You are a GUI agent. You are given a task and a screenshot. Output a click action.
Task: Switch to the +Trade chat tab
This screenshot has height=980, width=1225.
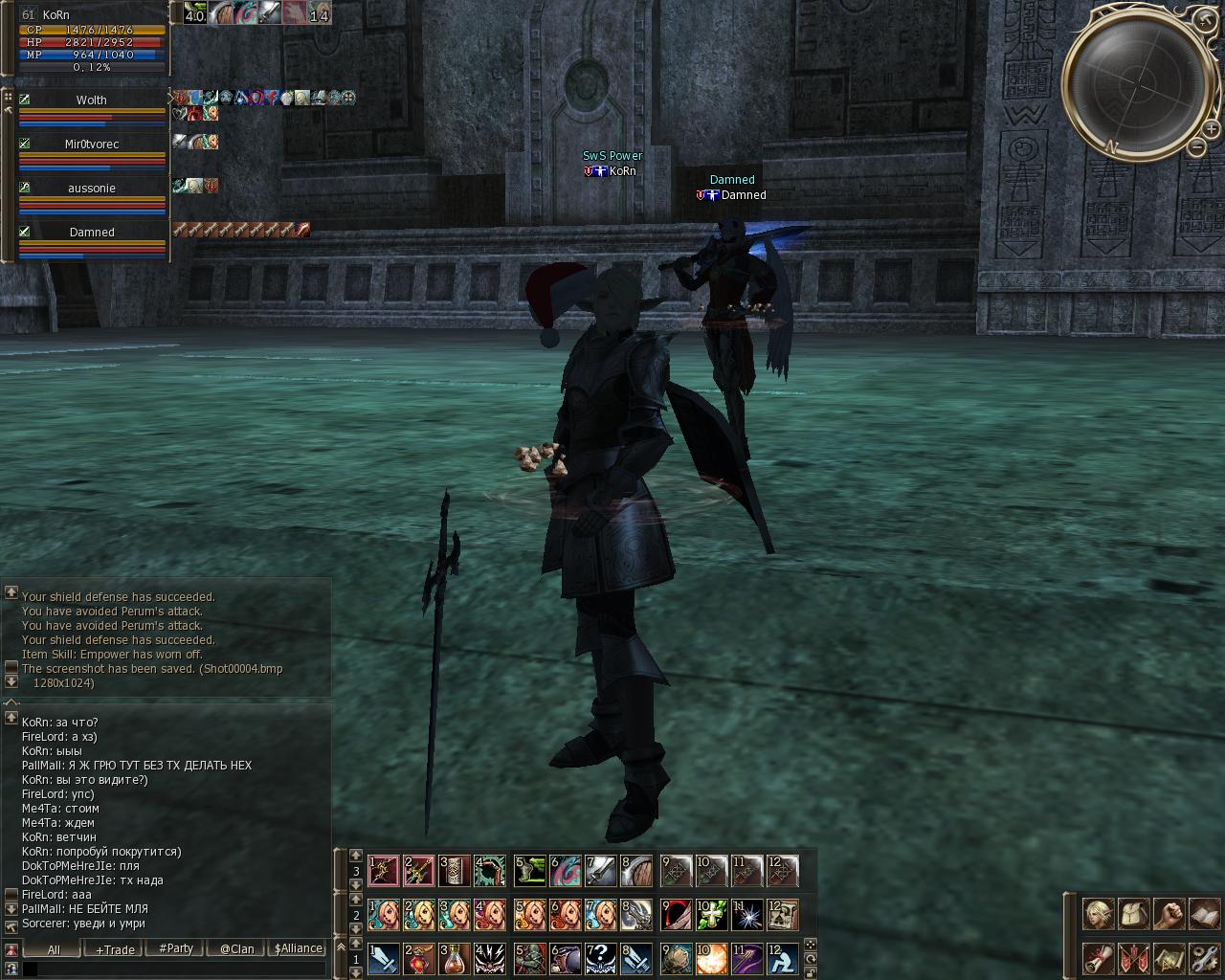115,949
